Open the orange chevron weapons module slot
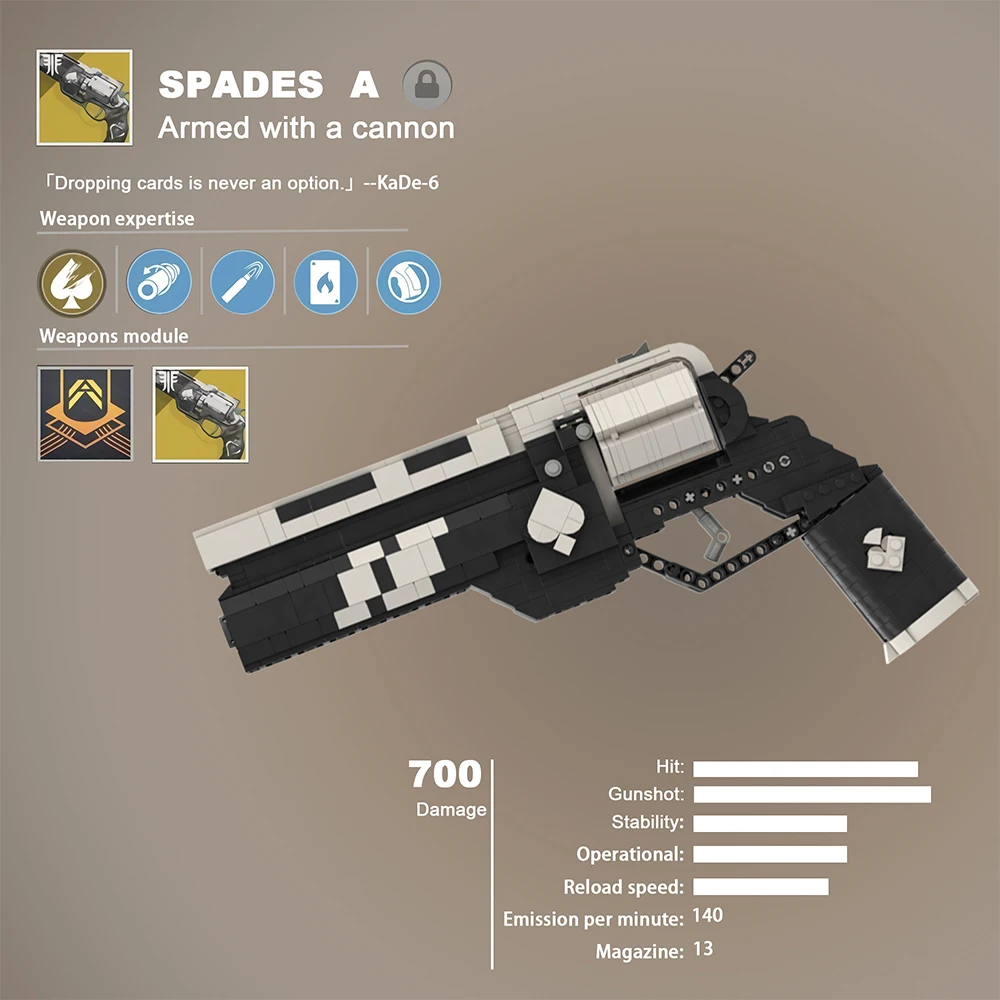 85,414
